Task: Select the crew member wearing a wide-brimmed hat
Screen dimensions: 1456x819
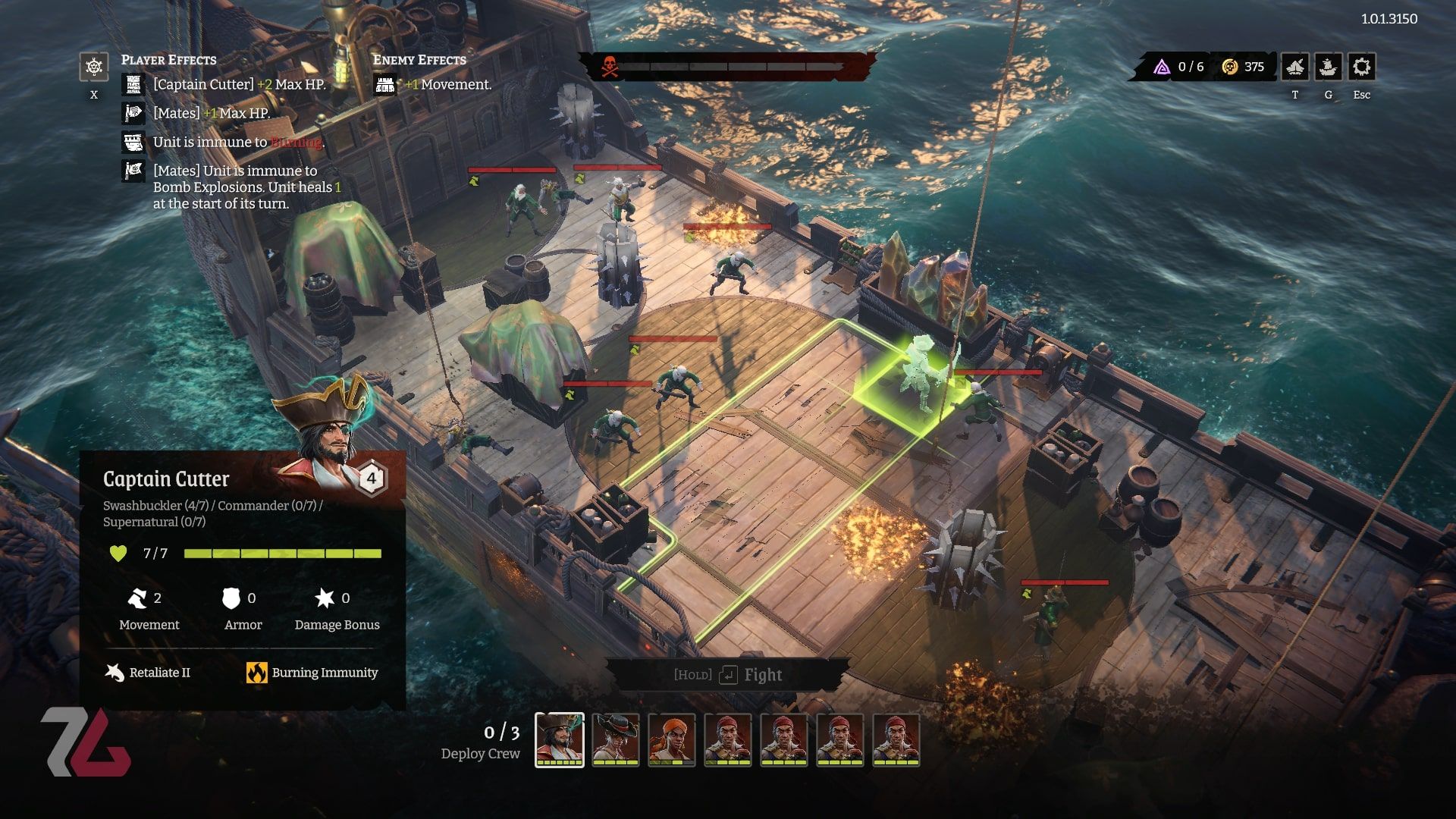Action: (616, 739)
